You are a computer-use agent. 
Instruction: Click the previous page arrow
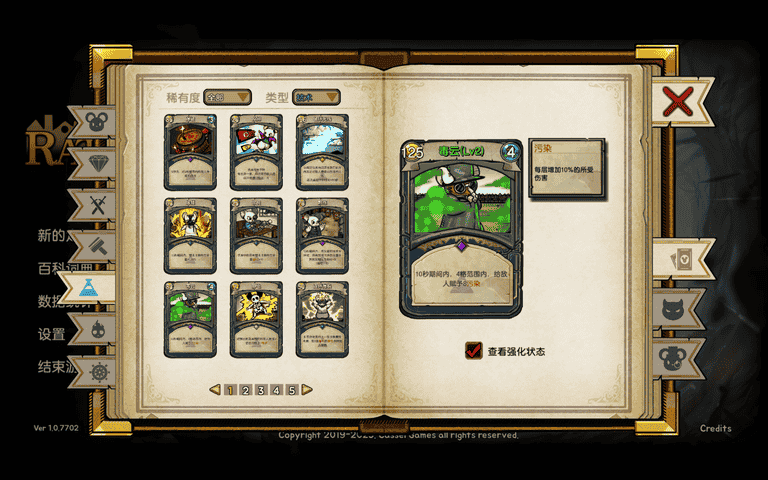click(215, 390)
